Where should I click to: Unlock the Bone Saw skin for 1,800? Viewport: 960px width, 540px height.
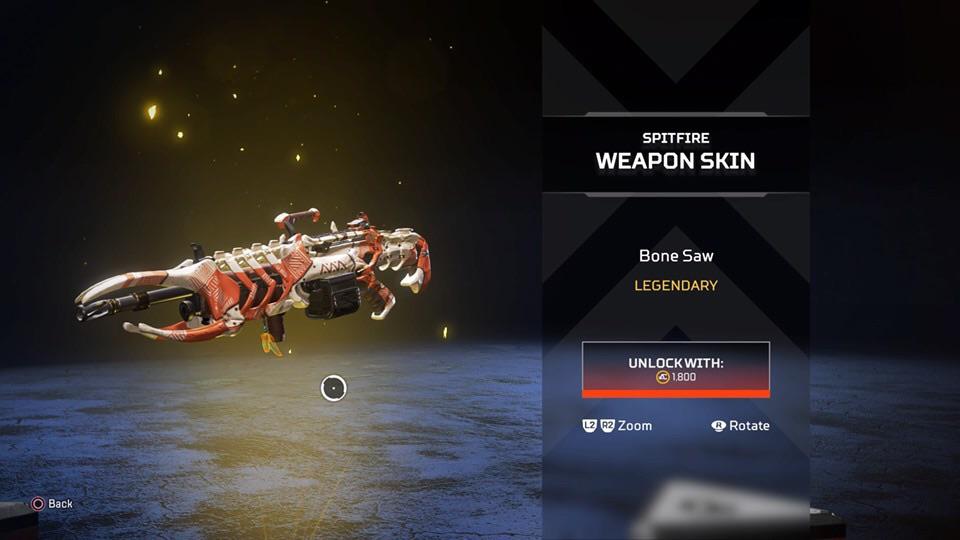676,369
